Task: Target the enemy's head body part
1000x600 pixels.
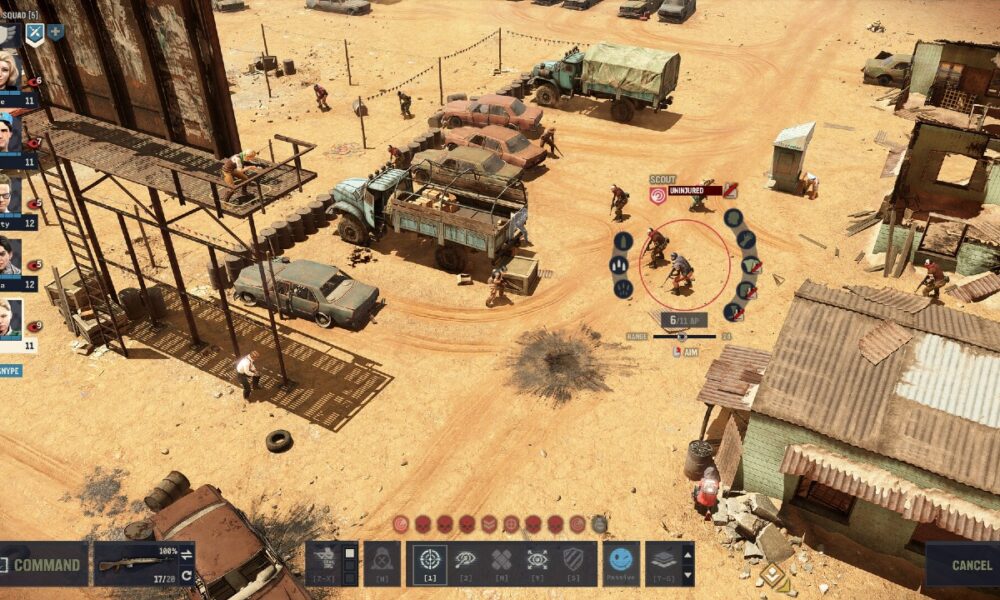Action: tap(733, 217)
